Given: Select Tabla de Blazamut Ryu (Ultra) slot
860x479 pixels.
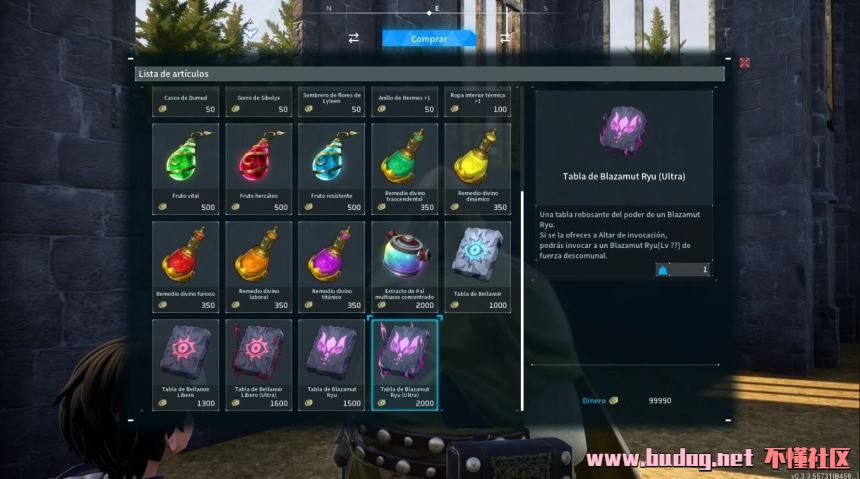Looking at the screenshot, I should [x=404, y=363].
